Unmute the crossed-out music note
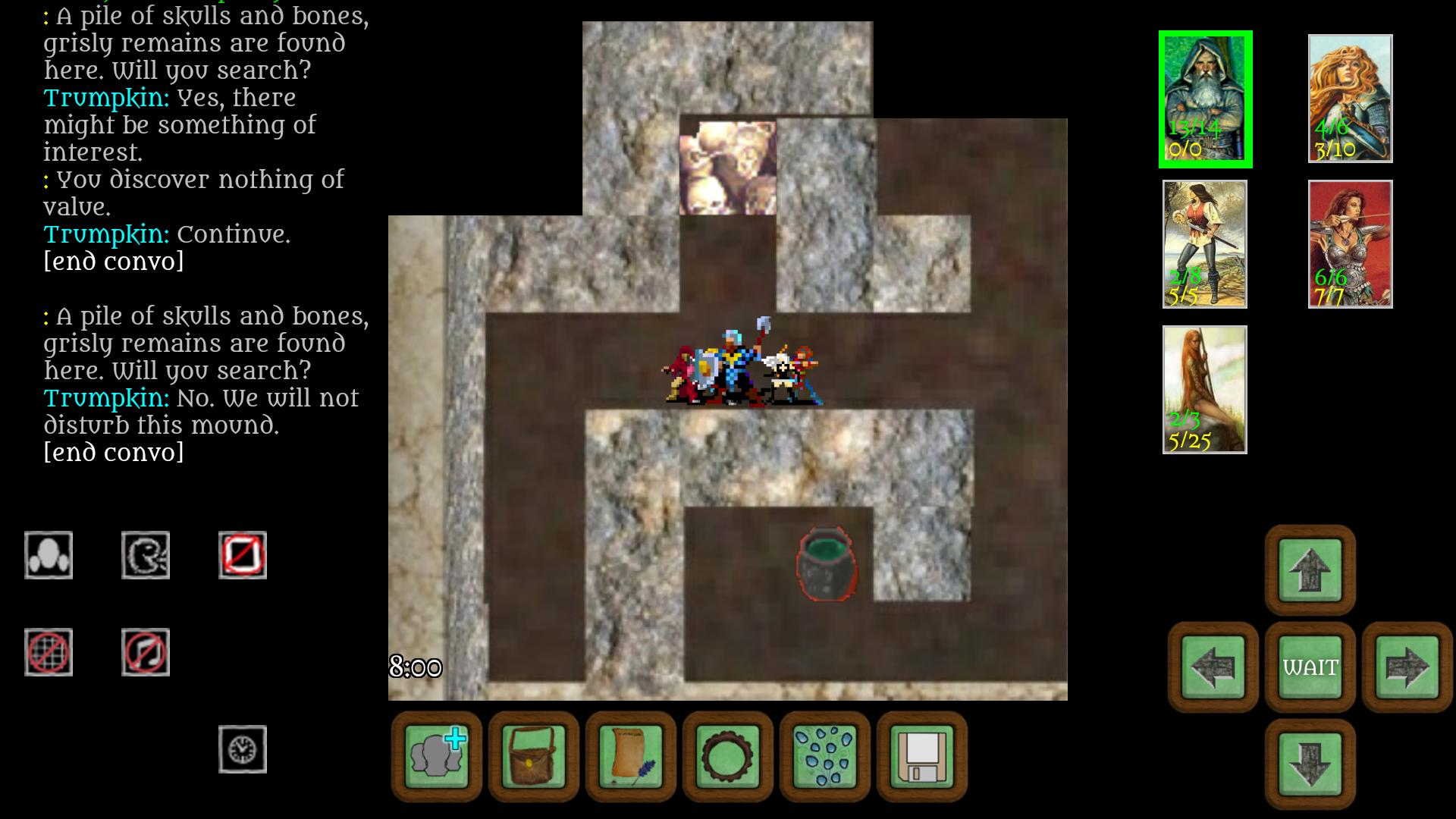The width and height of the screenshot is (1456, 819). (x=146, y=651)
